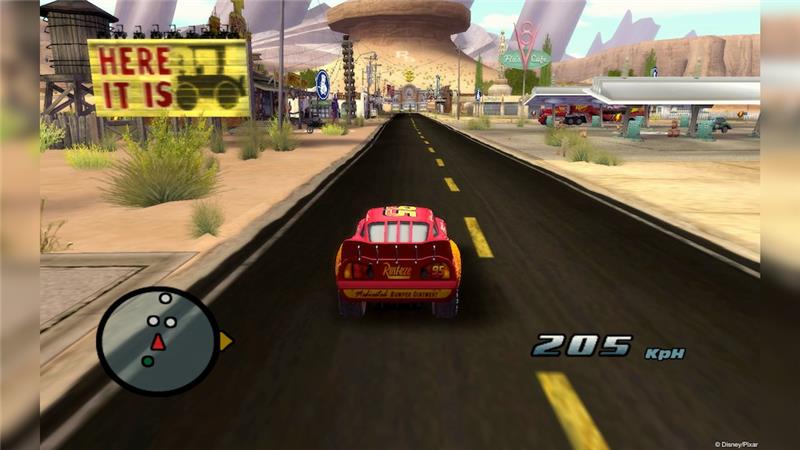Select the yellow arrow beside the minimap
The width and height of the screenshot is (800, 450).
[225, 341]
